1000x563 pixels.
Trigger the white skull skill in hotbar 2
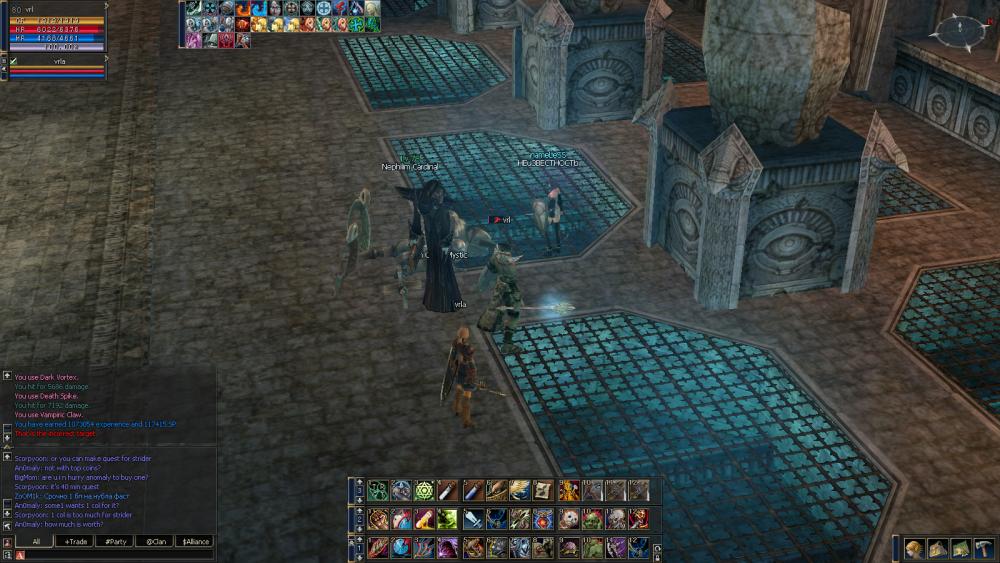[568, 519]
